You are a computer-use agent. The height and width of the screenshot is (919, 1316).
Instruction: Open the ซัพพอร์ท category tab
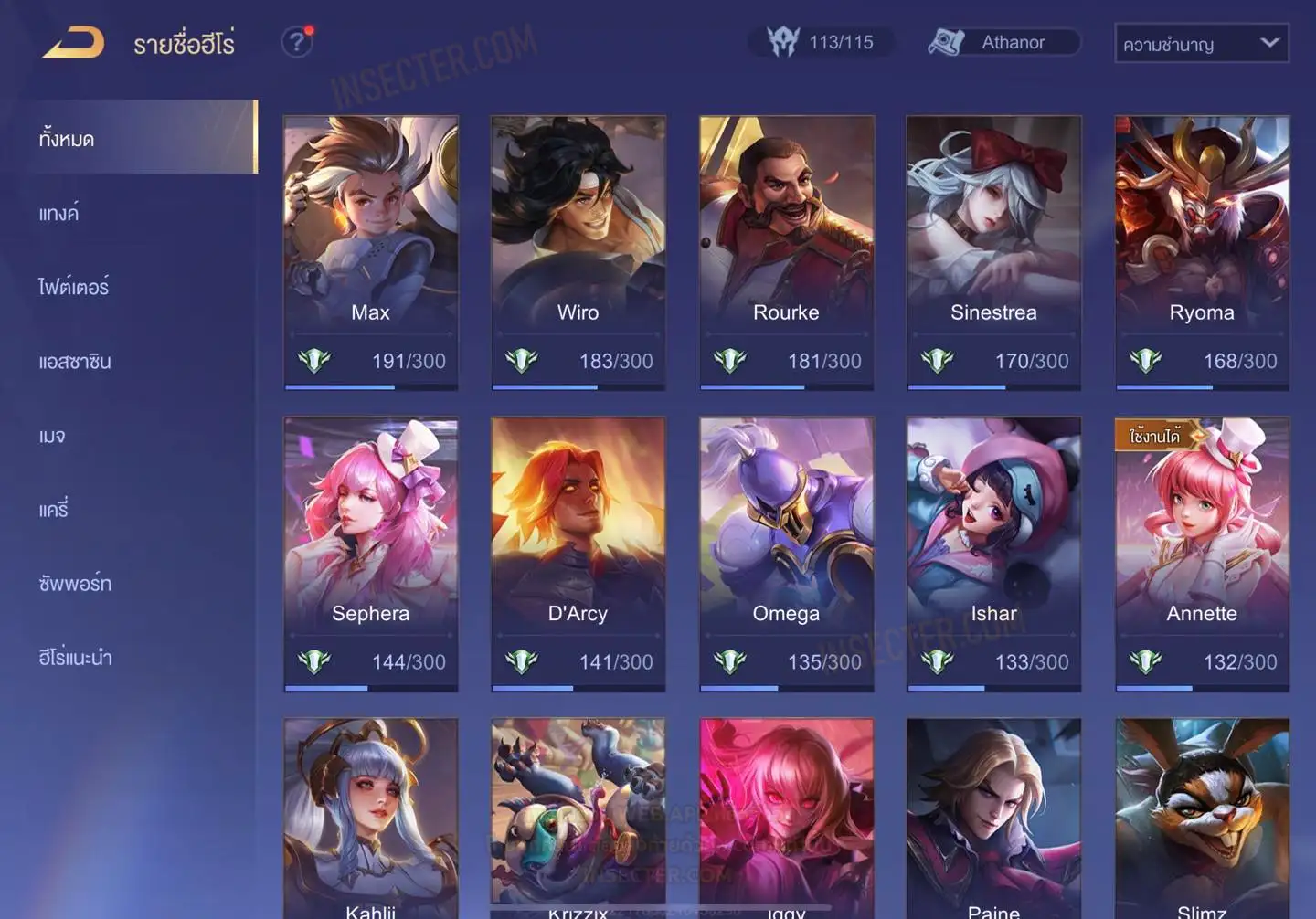coord(75,584)
